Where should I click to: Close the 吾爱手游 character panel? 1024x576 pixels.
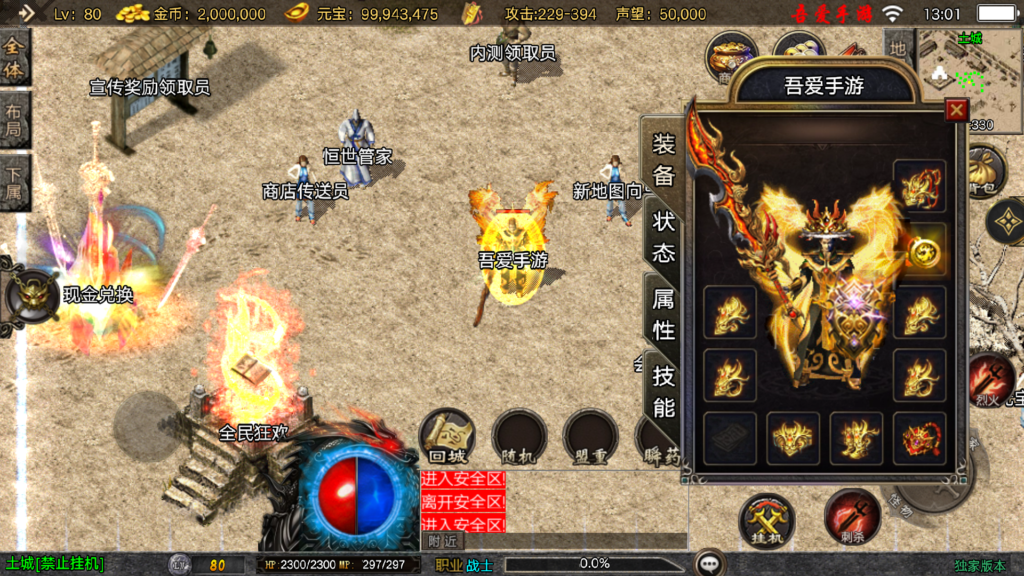pos(957,110)
